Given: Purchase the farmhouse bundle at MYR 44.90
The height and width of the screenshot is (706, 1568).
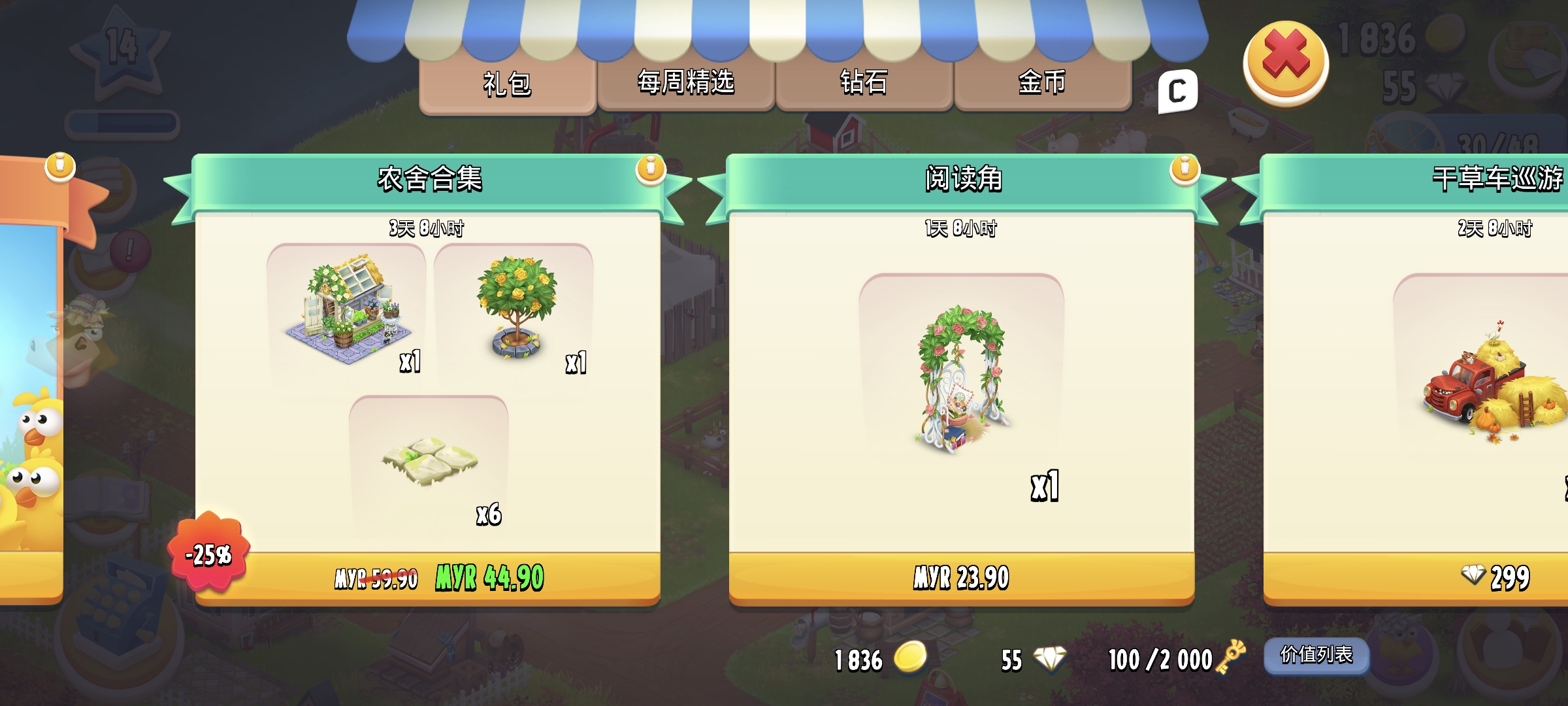Looking at the screenshot, I should 428,578.
